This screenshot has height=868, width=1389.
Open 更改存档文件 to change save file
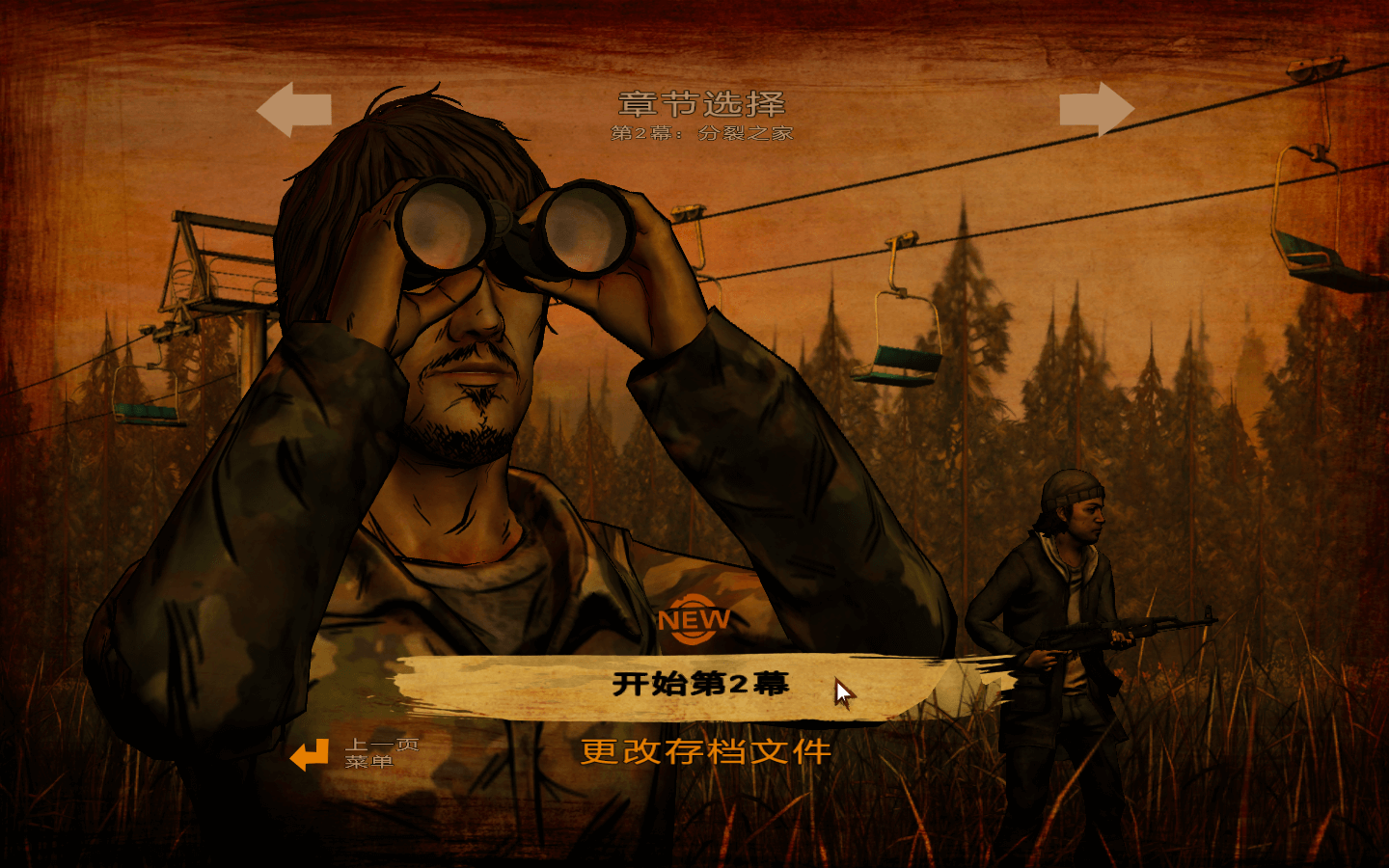pos(705,751)
